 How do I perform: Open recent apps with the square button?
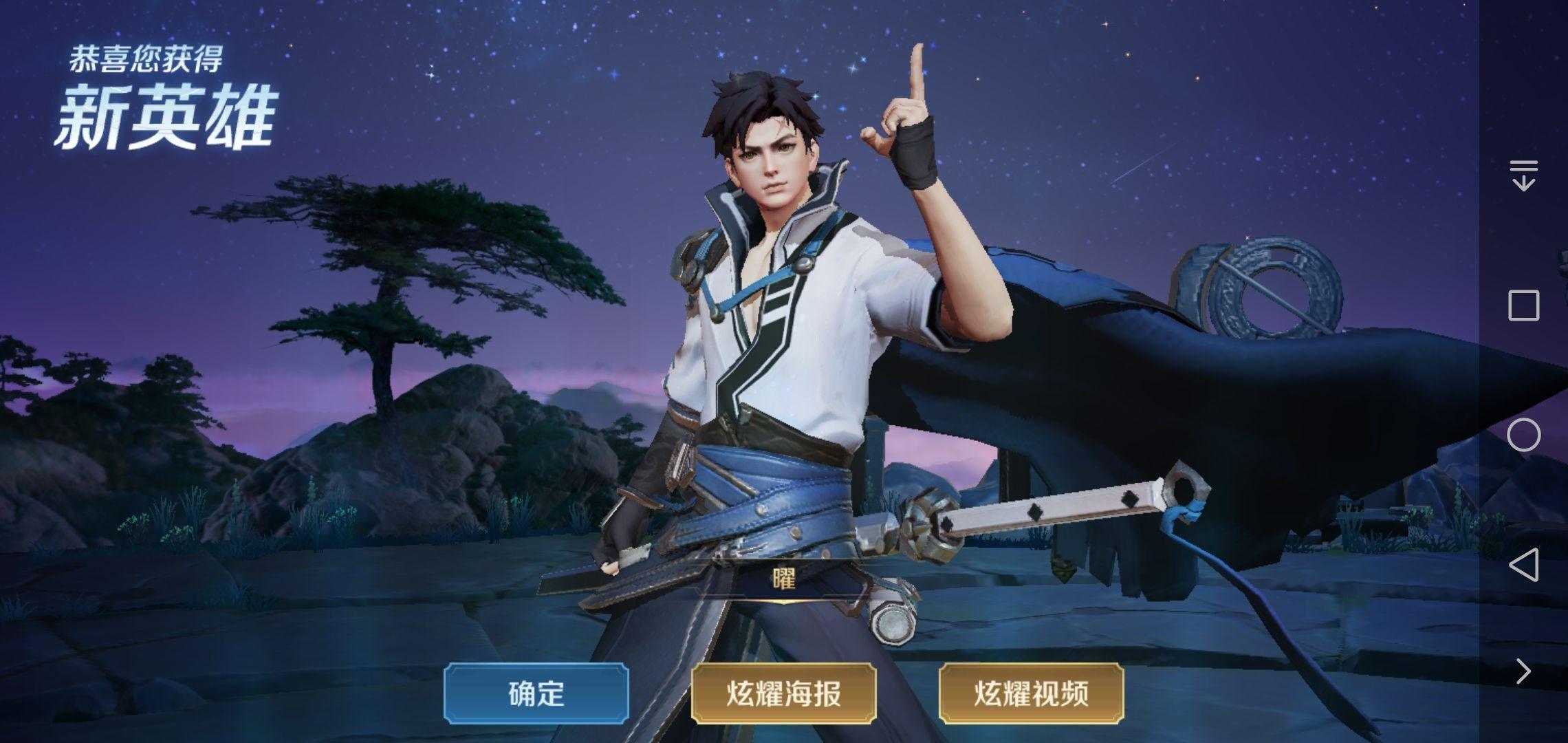coord(1523,305)
